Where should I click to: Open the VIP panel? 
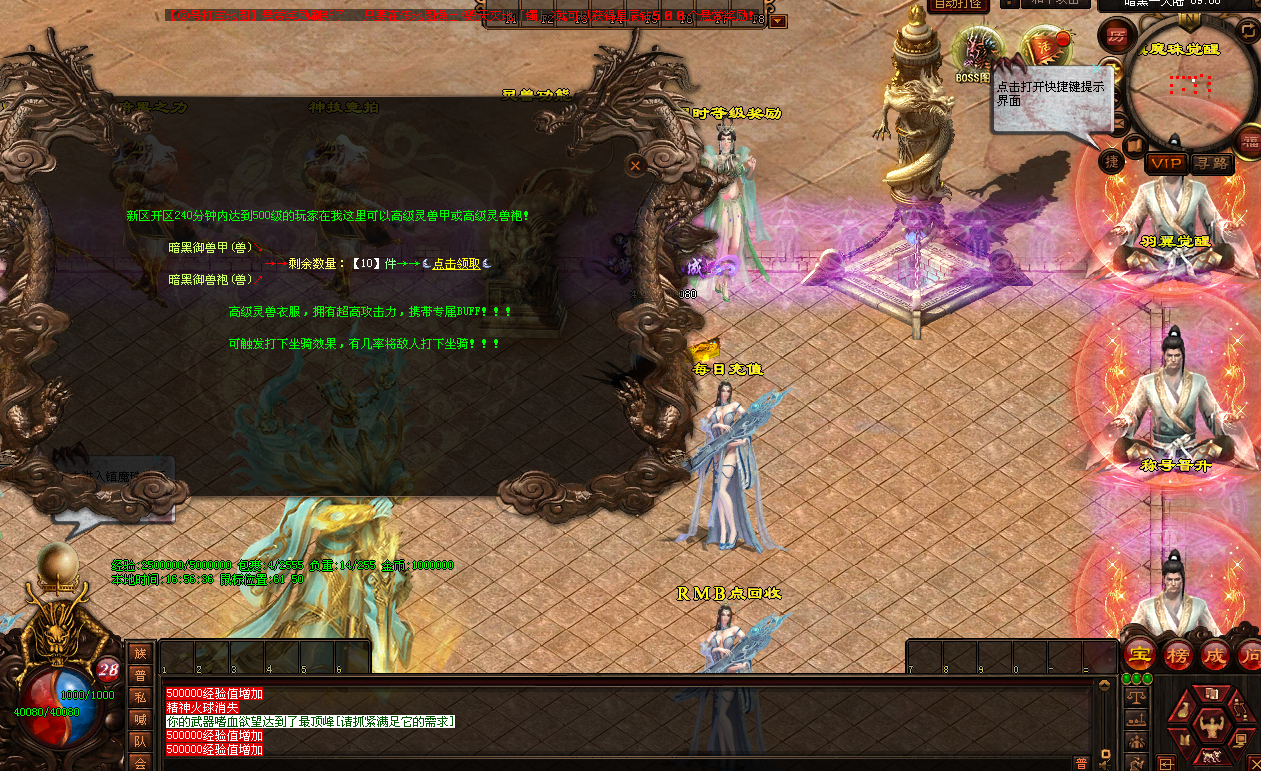click(1165, 162)
